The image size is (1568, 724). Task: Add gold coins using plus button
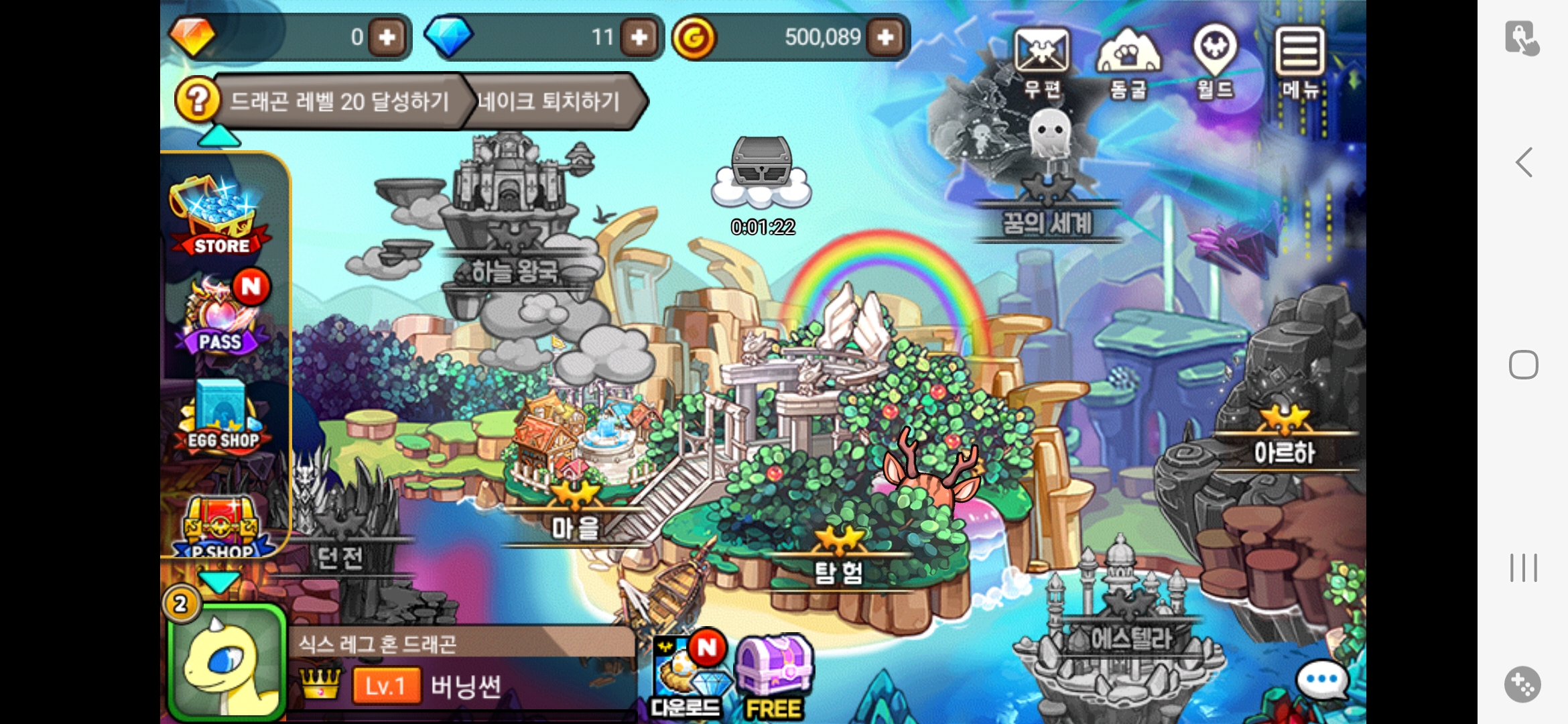click(x=885, y=37)
